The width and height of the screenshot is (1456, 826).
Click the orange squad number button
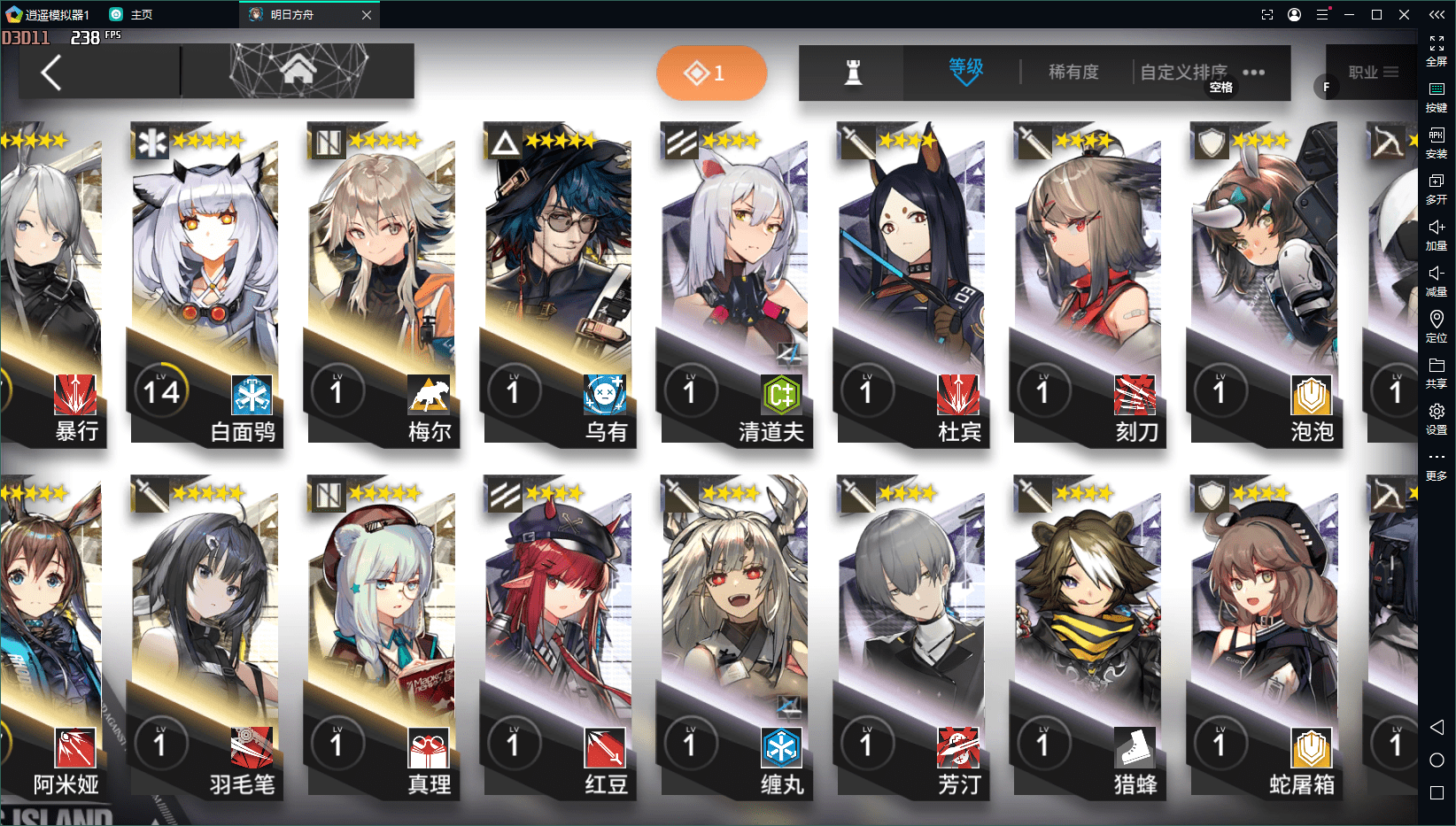click(711, 73)
